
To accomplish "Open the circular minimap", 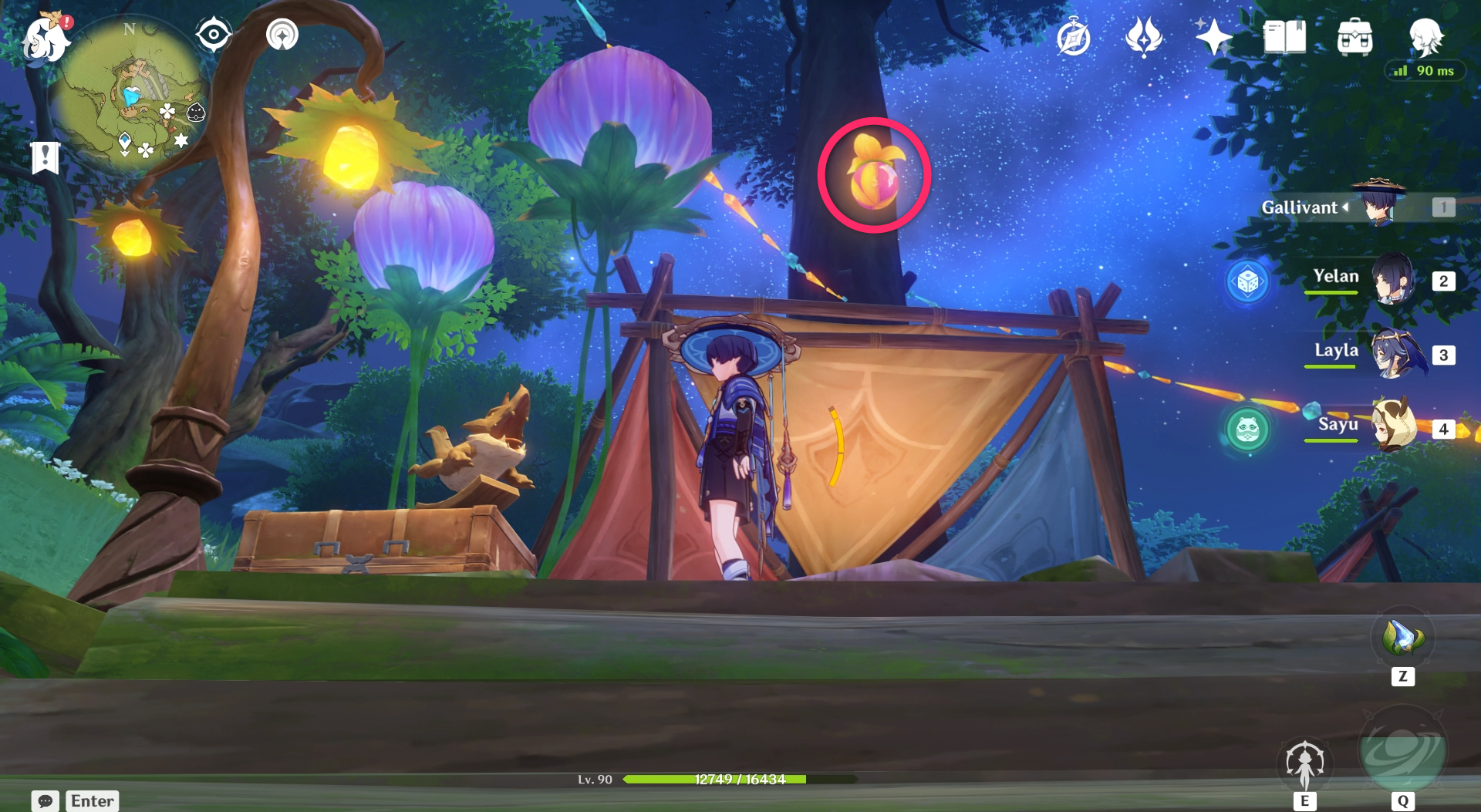I will point(128,94).
